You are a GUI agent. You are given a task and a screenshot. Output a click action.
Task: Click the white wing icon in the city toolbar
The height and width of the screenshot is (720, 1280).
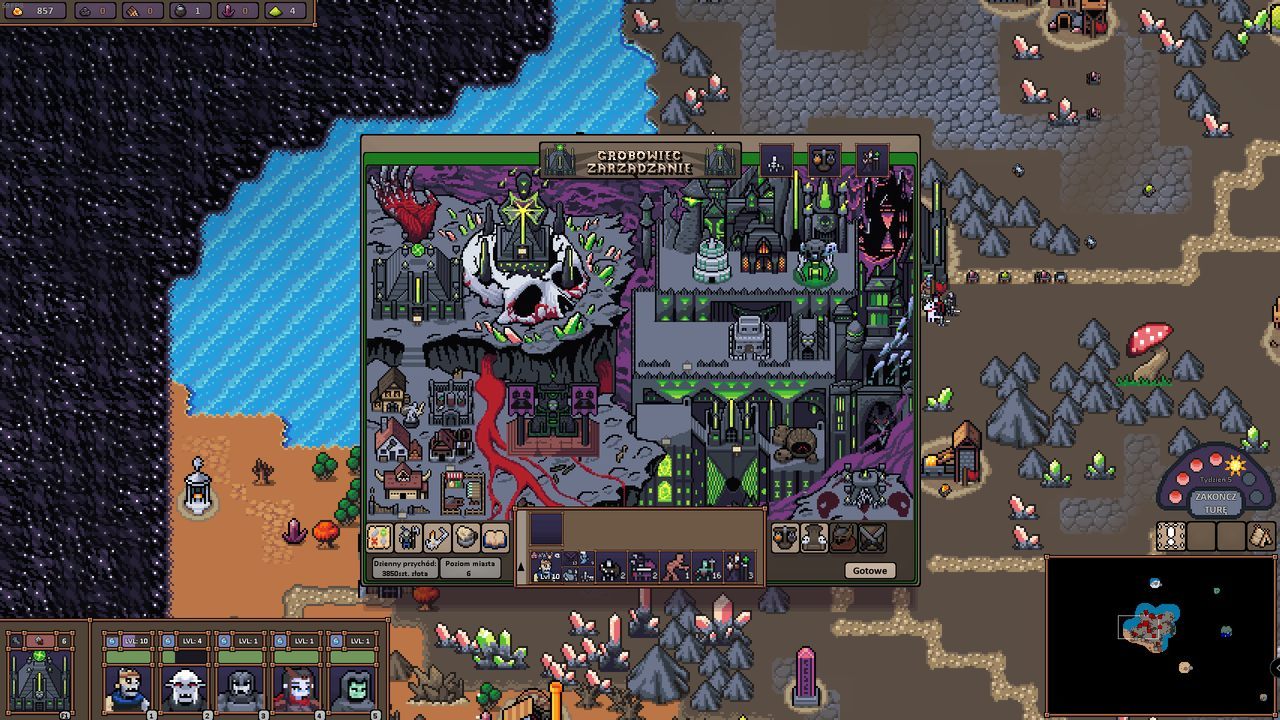coord(435,537)
